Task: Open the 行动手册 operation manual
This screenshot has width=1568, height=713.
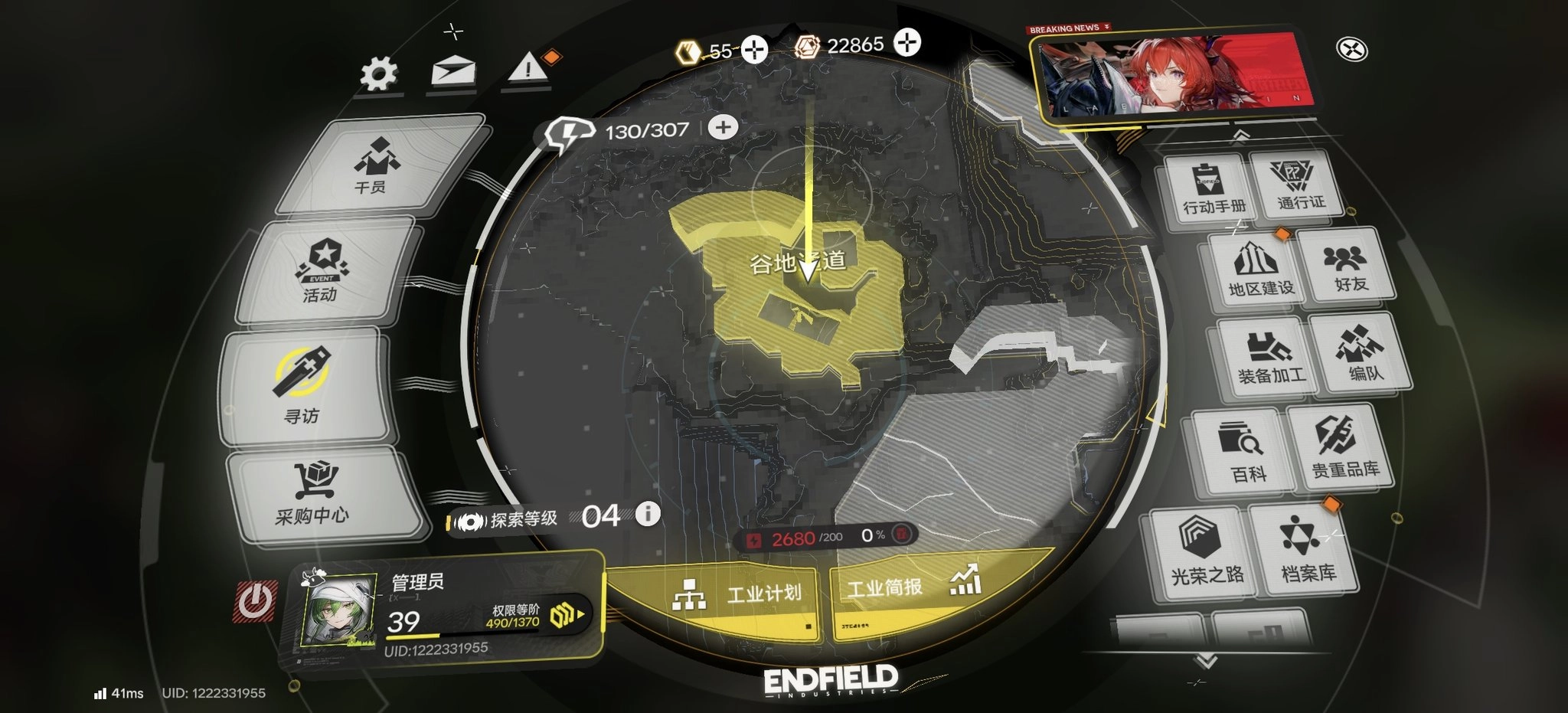Action: [1214, 189]
